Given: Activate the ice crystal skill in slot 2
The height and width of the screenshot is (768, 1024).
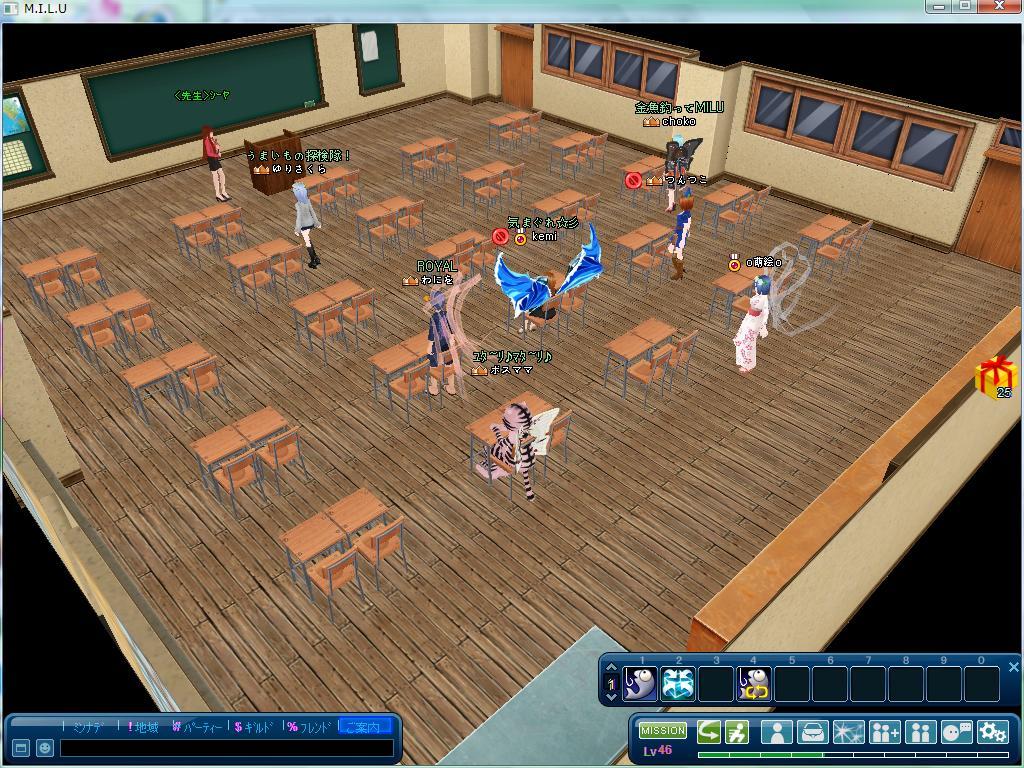Looking at the screenshot, I should (x=678, y=684).
